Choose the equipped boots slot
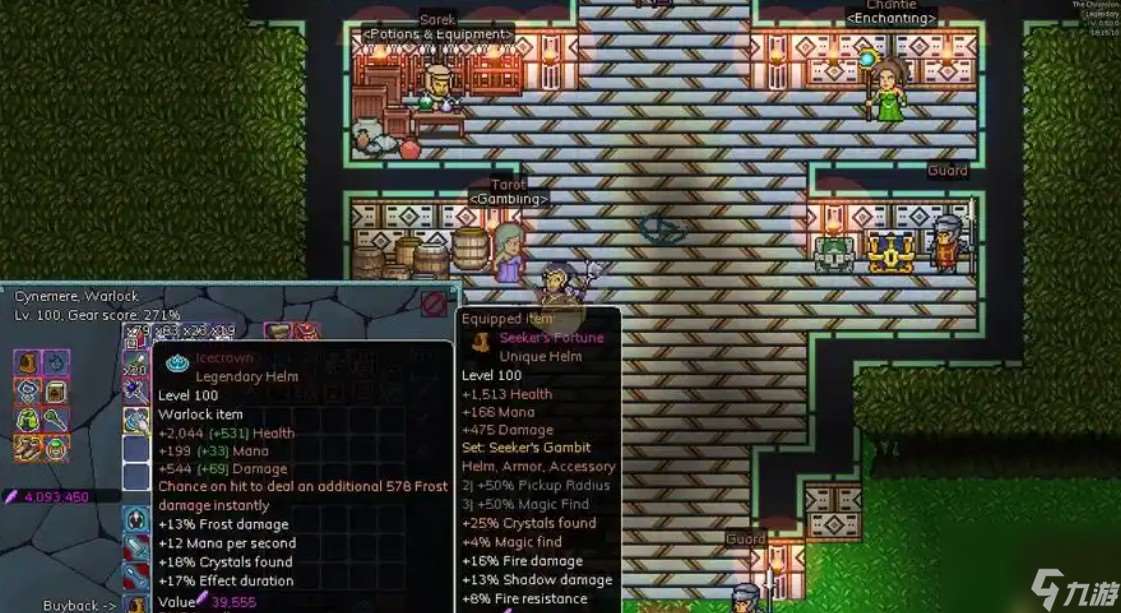Viewport: 1121px width, 613px height. (27, 449)
